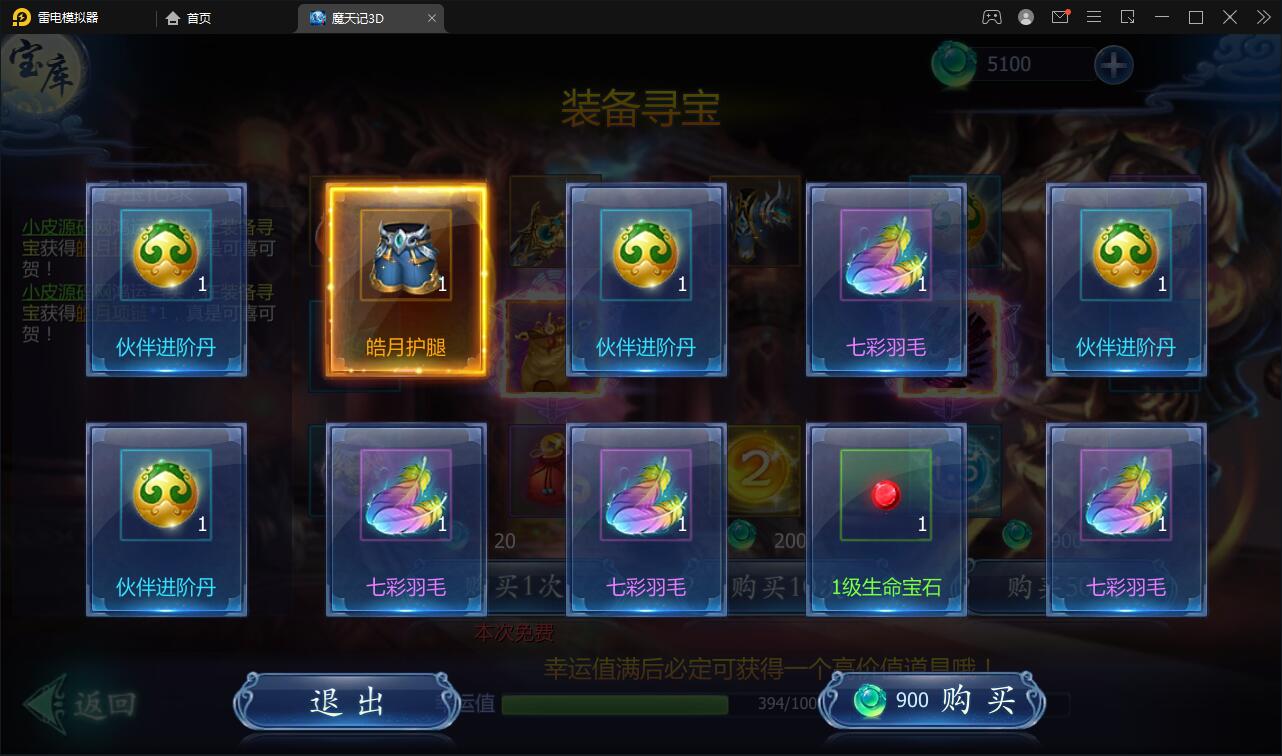
Task: Open the message envelope icon with red notification dot
Action: tap(1062, 17)
